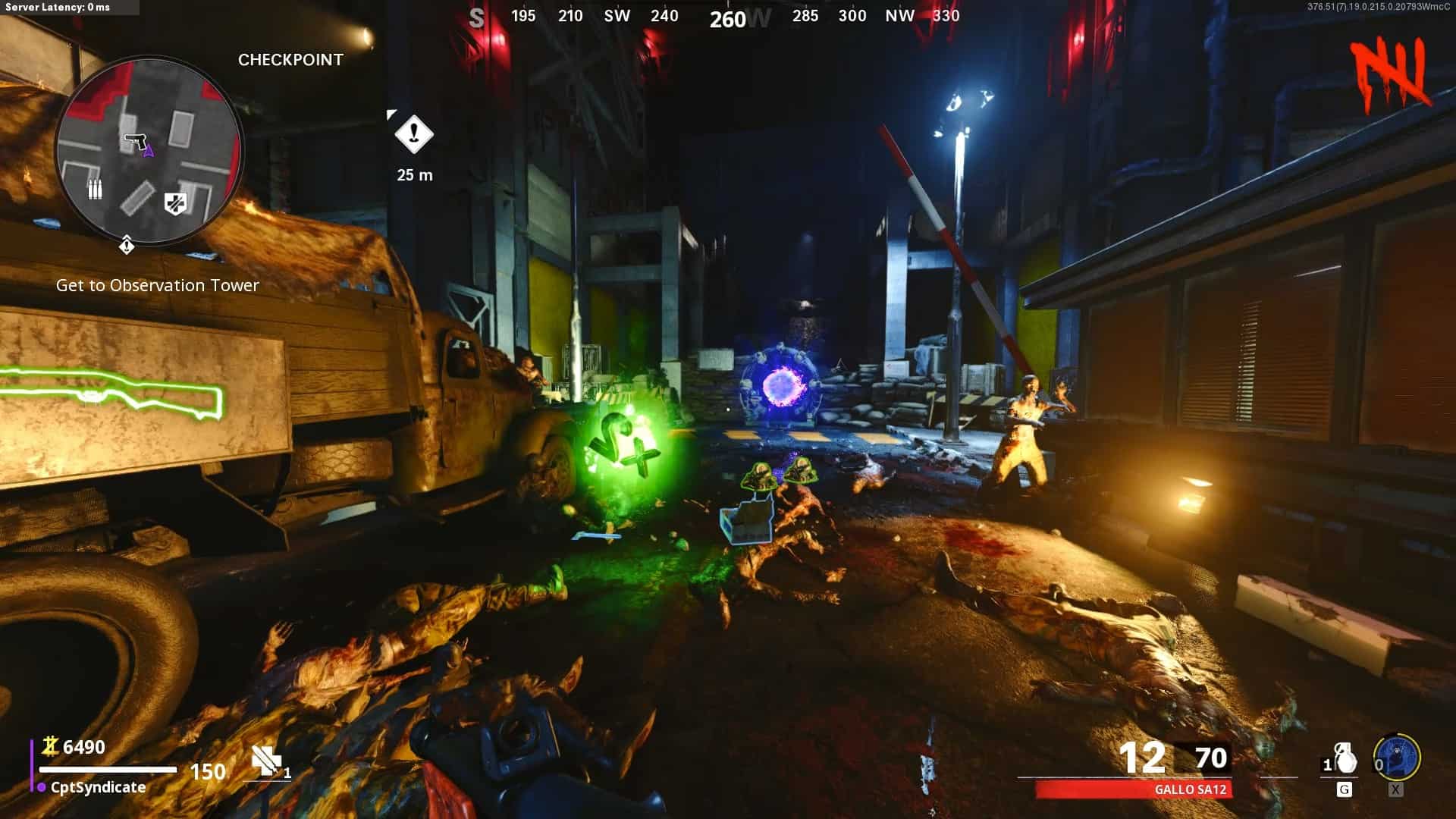The image size is (1456, 819).
Task: Select the ammo bullets marker on the minimap
Action: [x=95, y=189]
